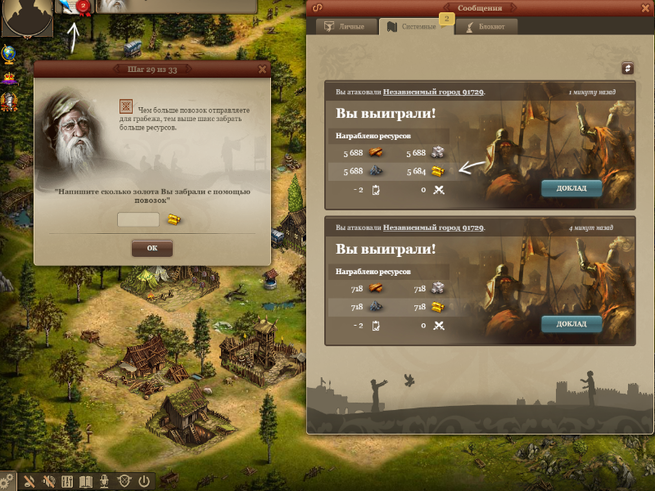Open ДОКЛАД for the 5 688 resources battle
655x491 pixels.
tap(571, 187)
